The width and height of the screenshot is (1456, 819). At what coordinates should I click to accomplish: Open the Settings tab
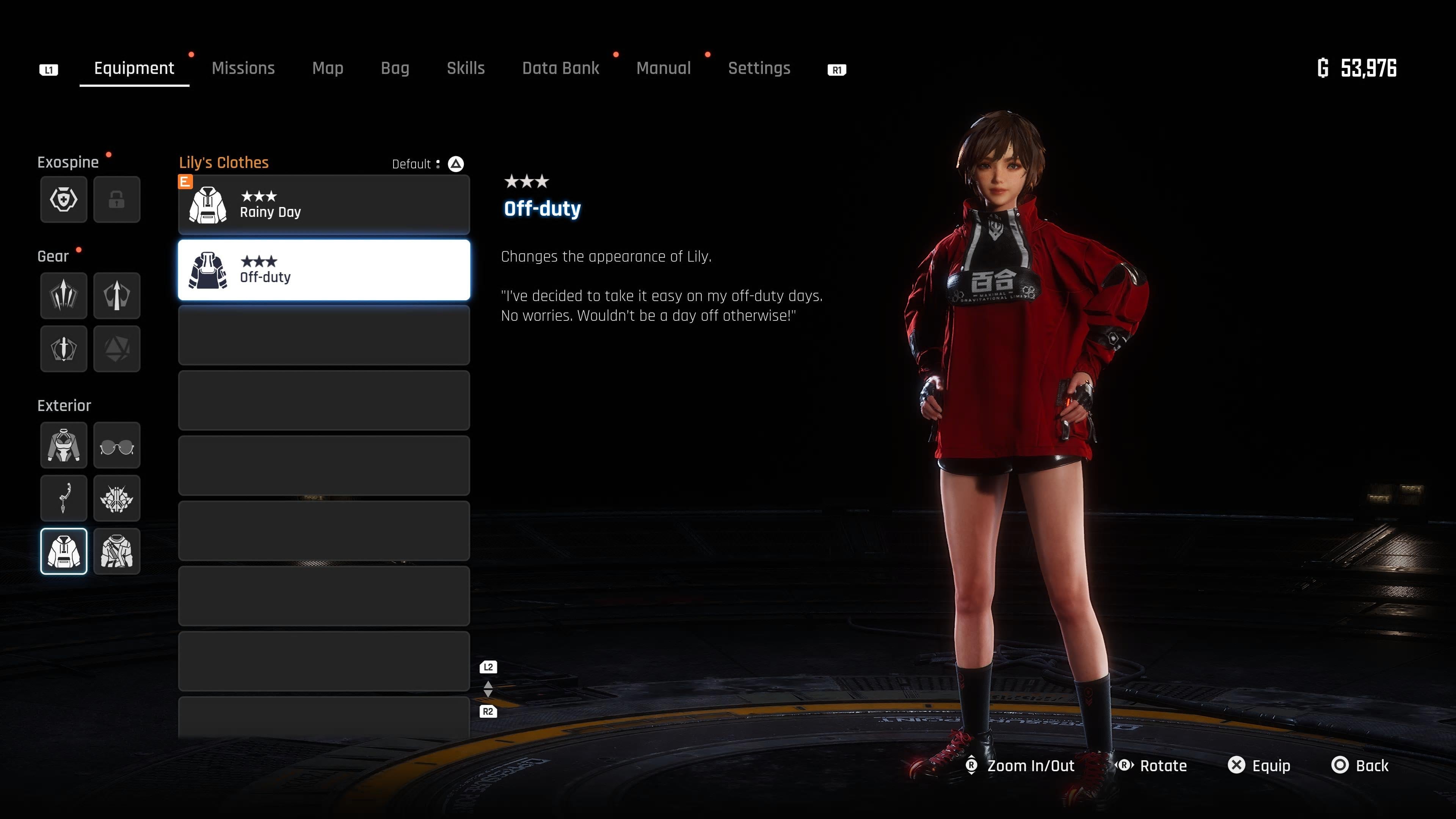click(759, 68)
